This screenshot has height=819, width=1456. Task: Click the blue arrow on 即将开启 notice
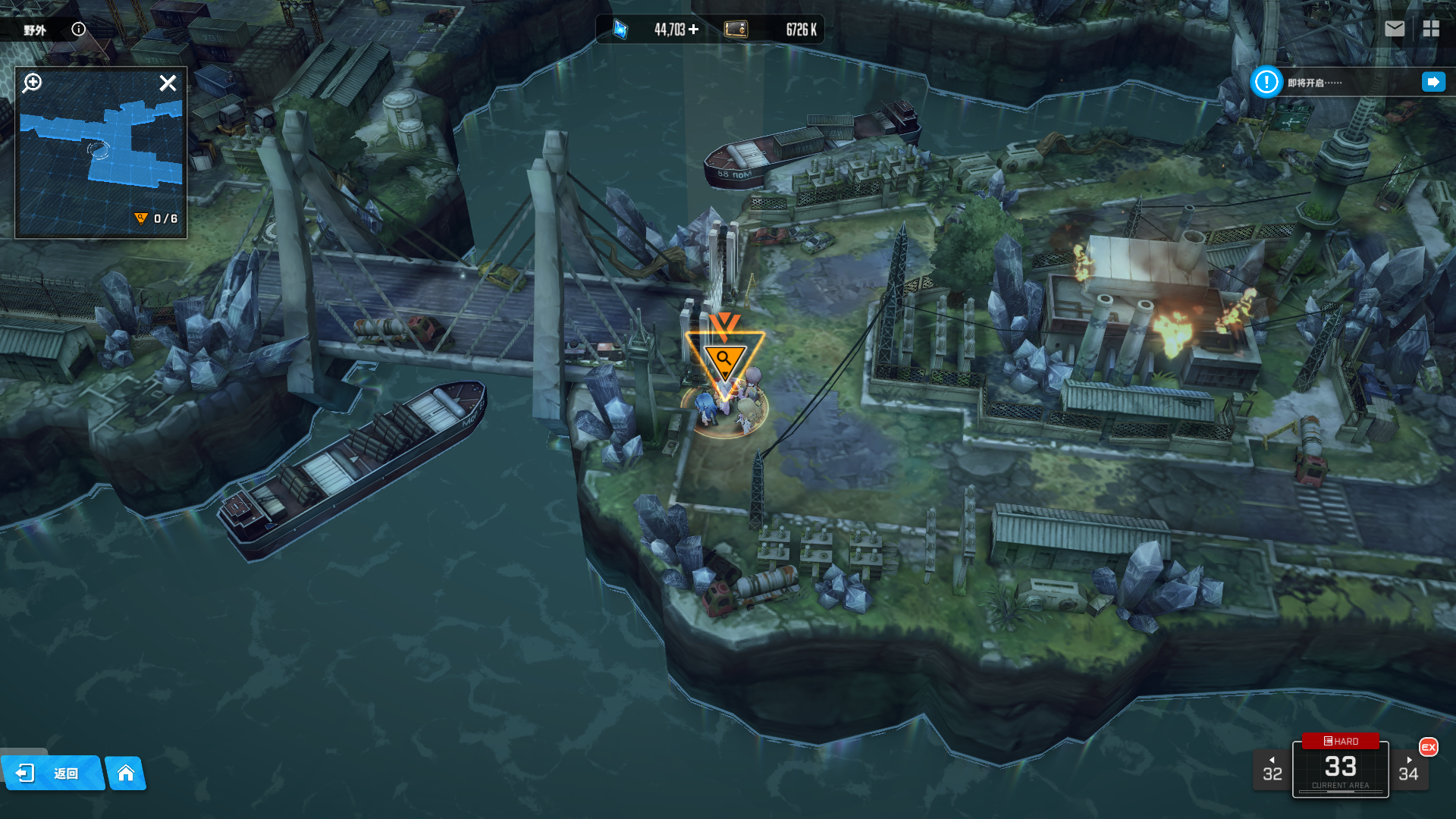click(x=1433, y=82)
